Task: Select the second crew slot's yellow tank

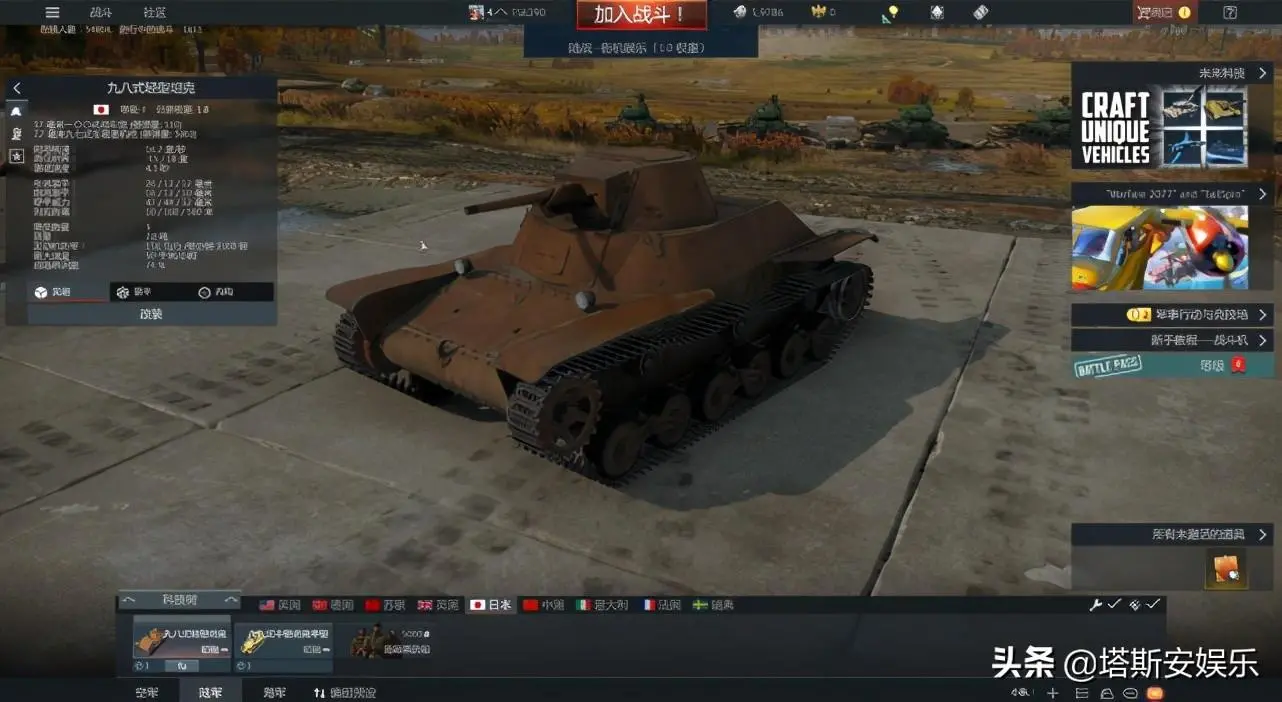Action: click(x=283, y=640)
